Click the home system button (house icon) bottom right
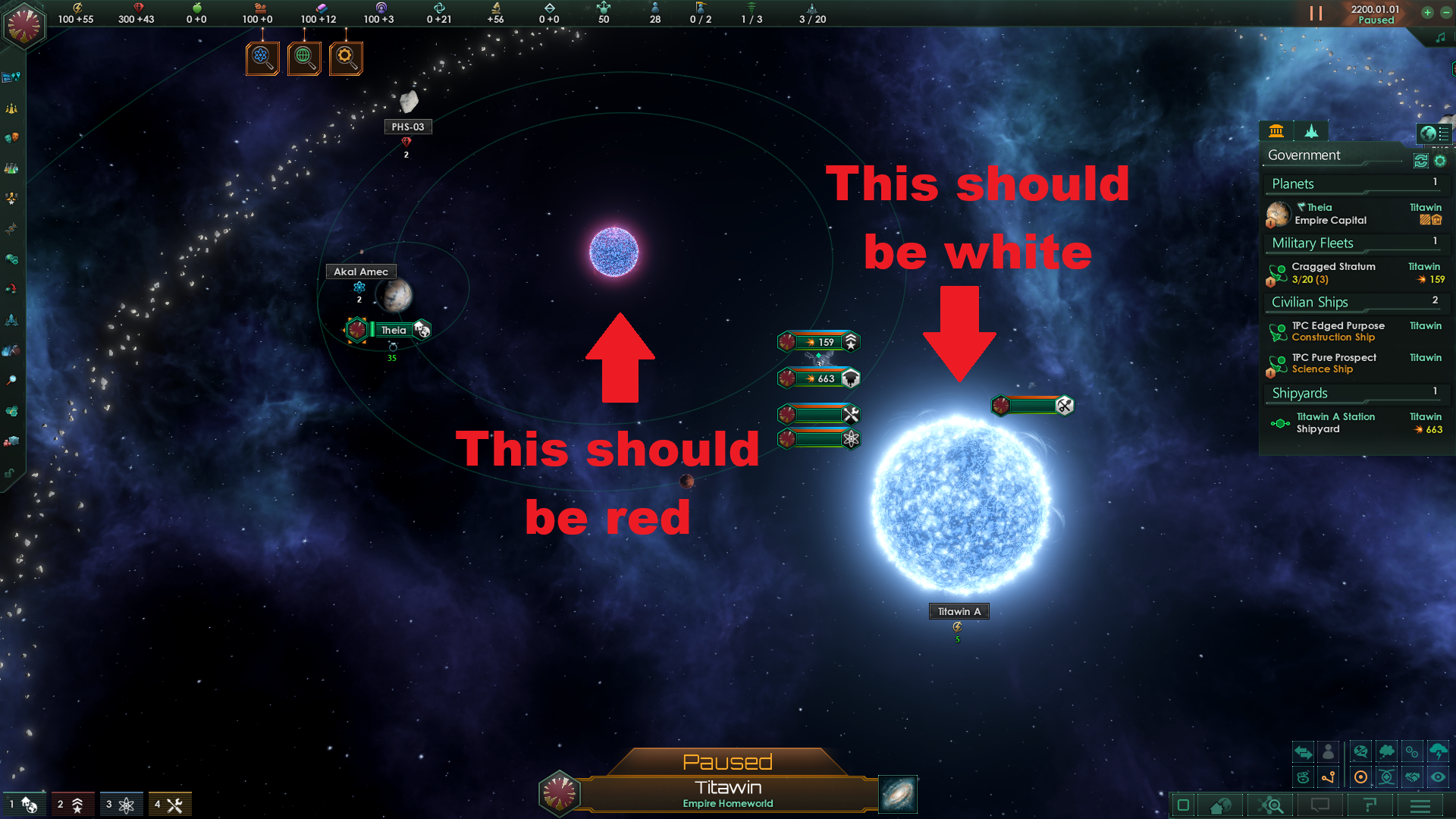The image size is (1456, 819). pos(1220,806)
